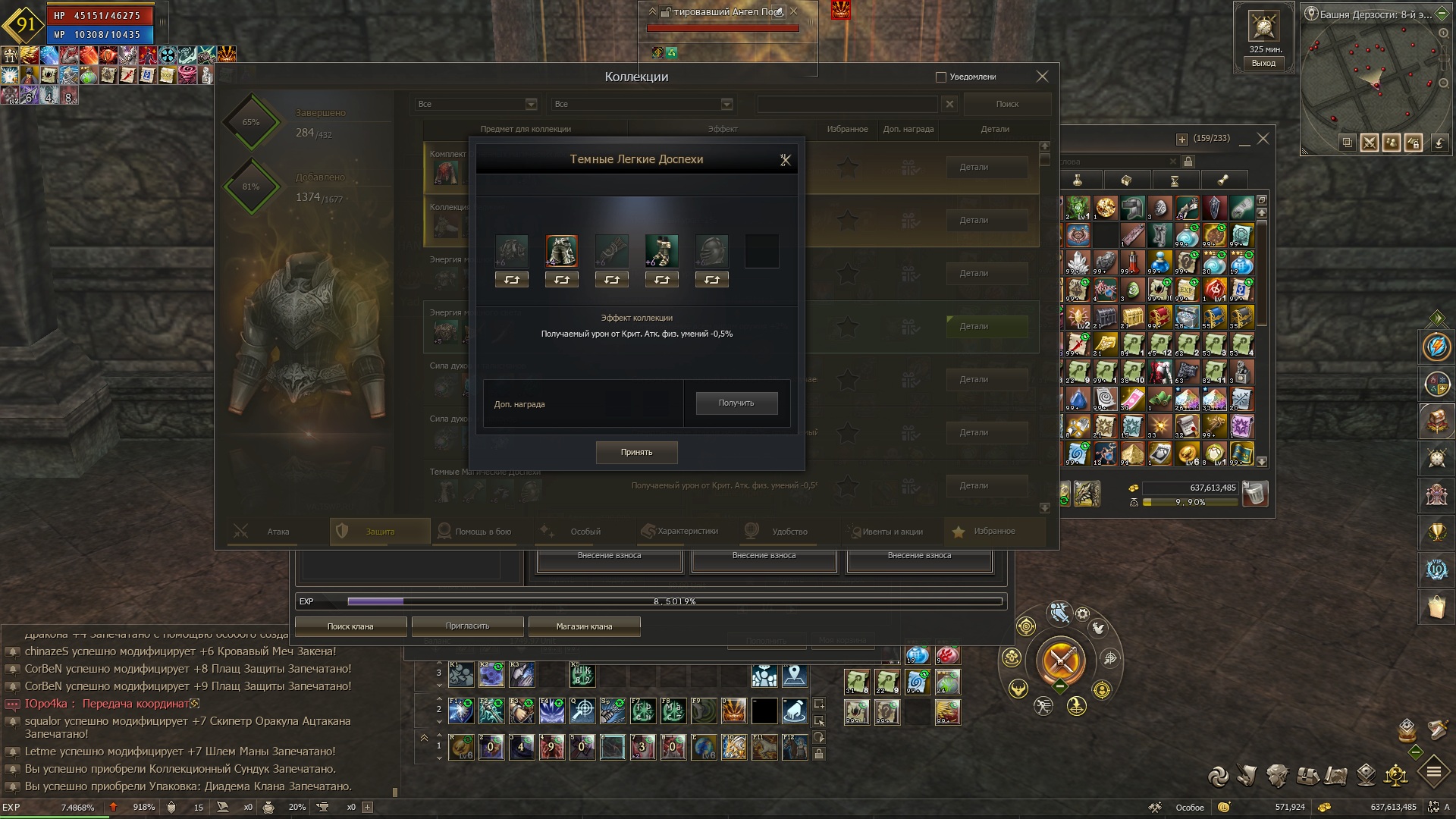Switch to the Помощь в бою tab
Viewport: 1456px width, 819px height.
pyautogui.click(x=482, y=532)
